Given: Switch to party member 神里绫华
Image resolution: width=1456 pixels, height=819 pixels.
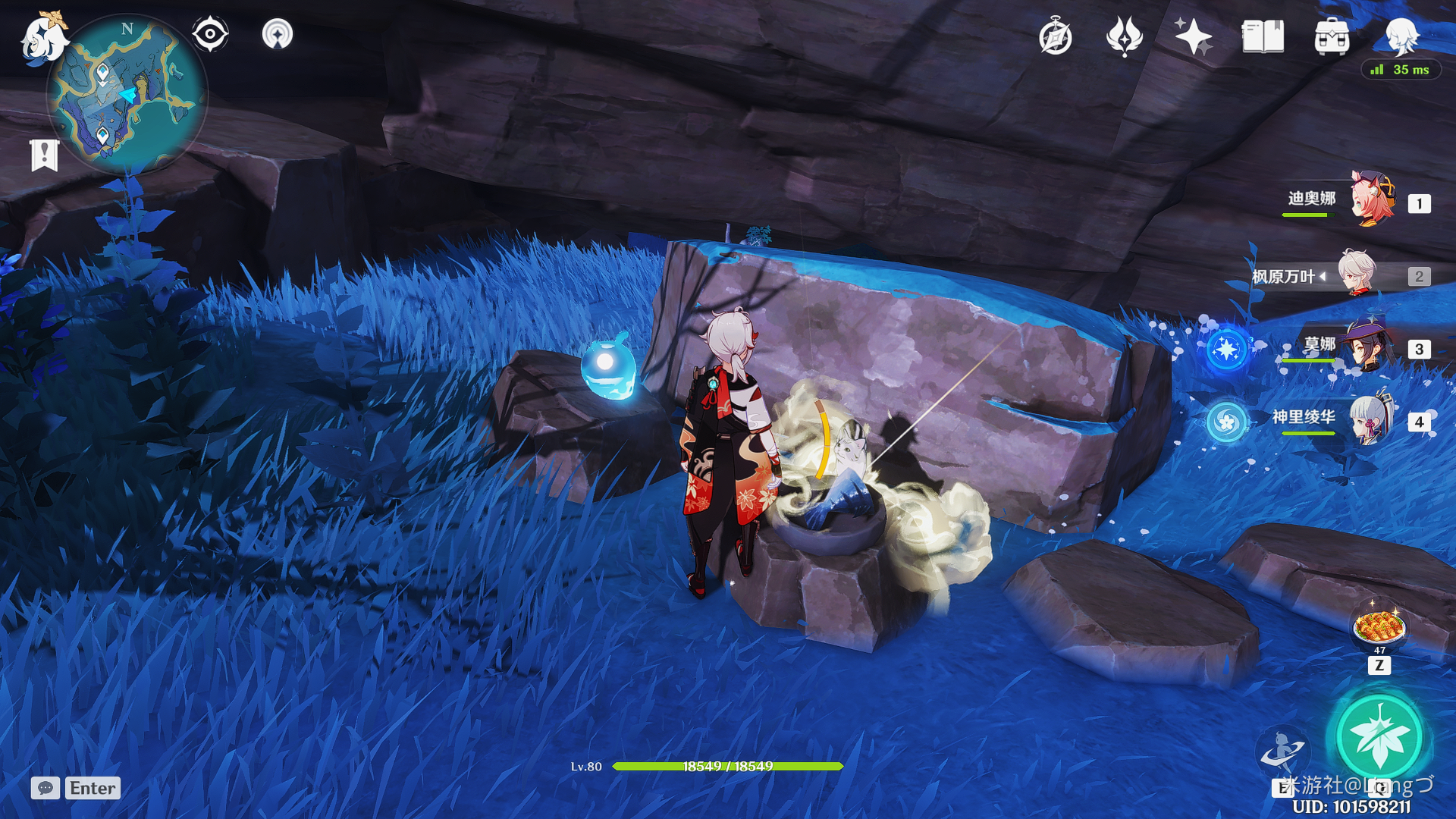Looking at the screenshot, I should (x=1370, y=420).
